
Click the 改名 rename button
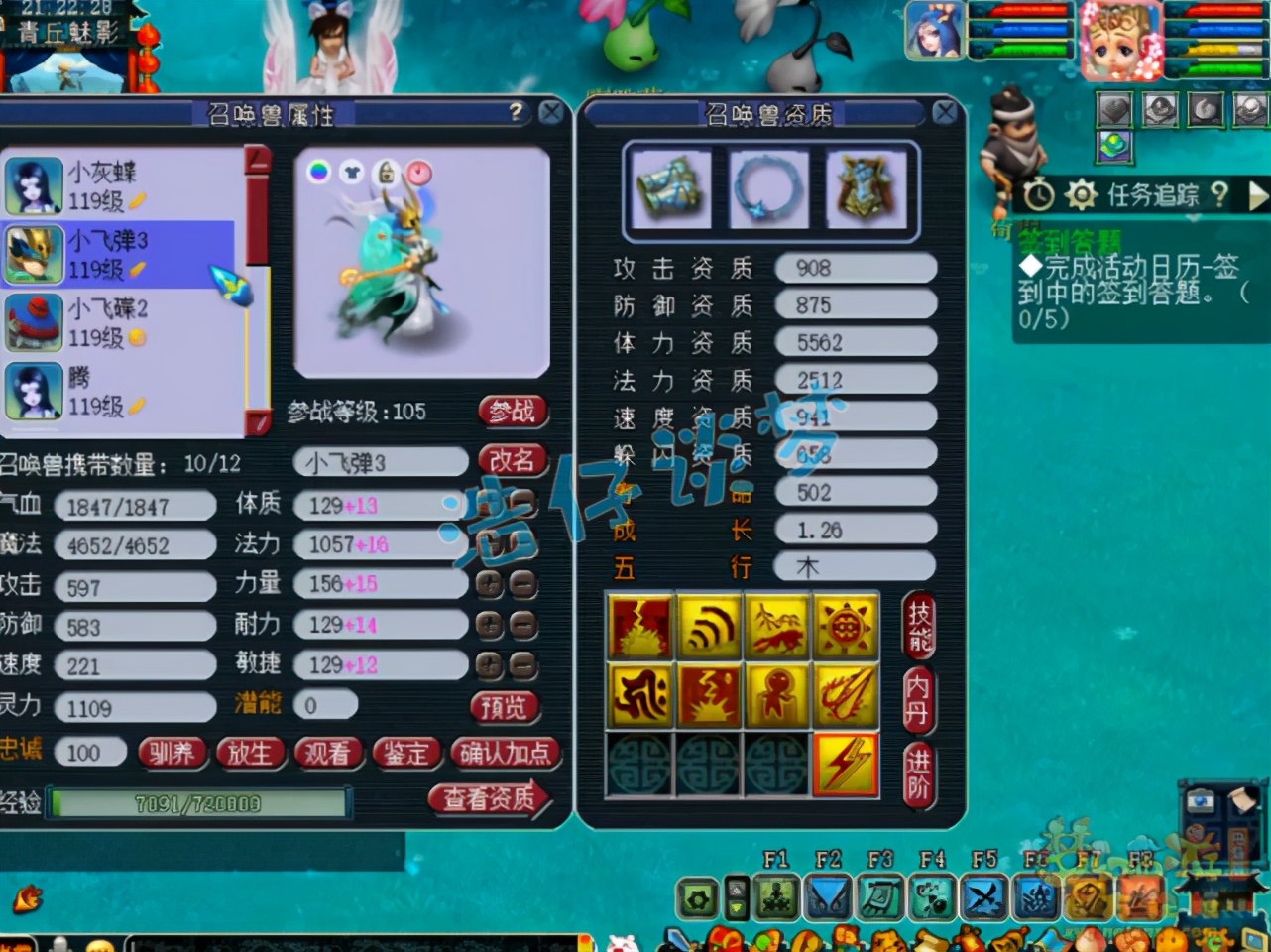click(x=513, y=460)
